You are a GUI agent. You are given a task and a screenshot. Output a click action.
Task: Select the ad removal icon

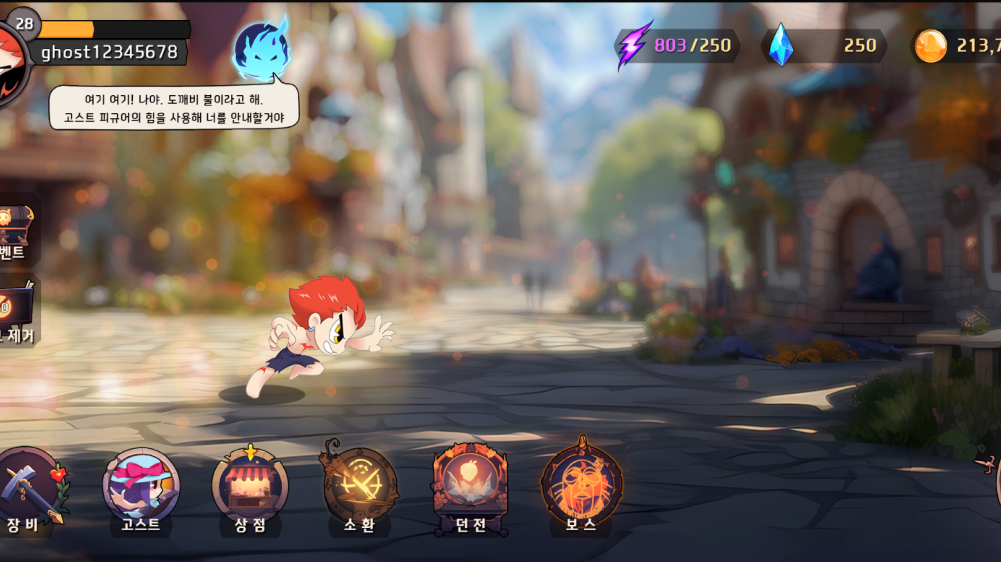pos(16,303)
